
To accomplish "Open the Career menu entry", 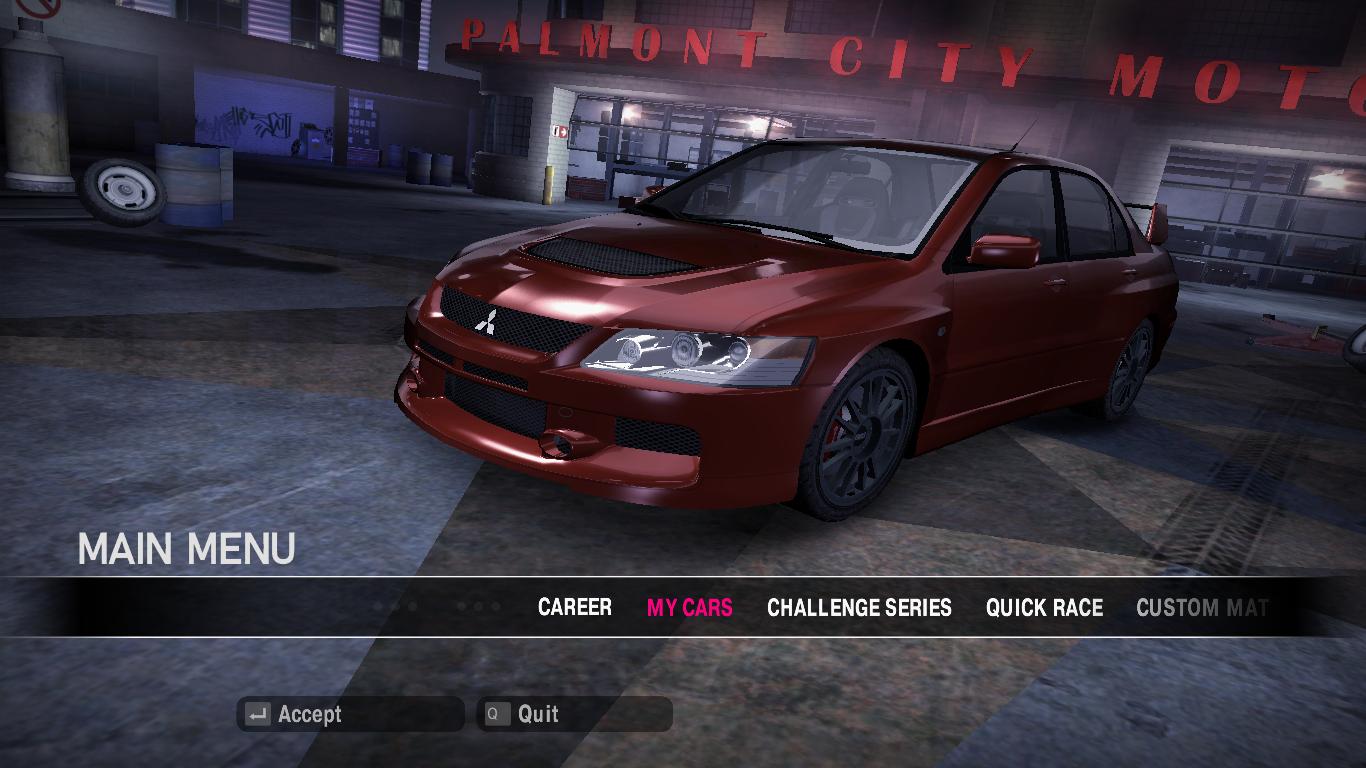I will [574, 607].
